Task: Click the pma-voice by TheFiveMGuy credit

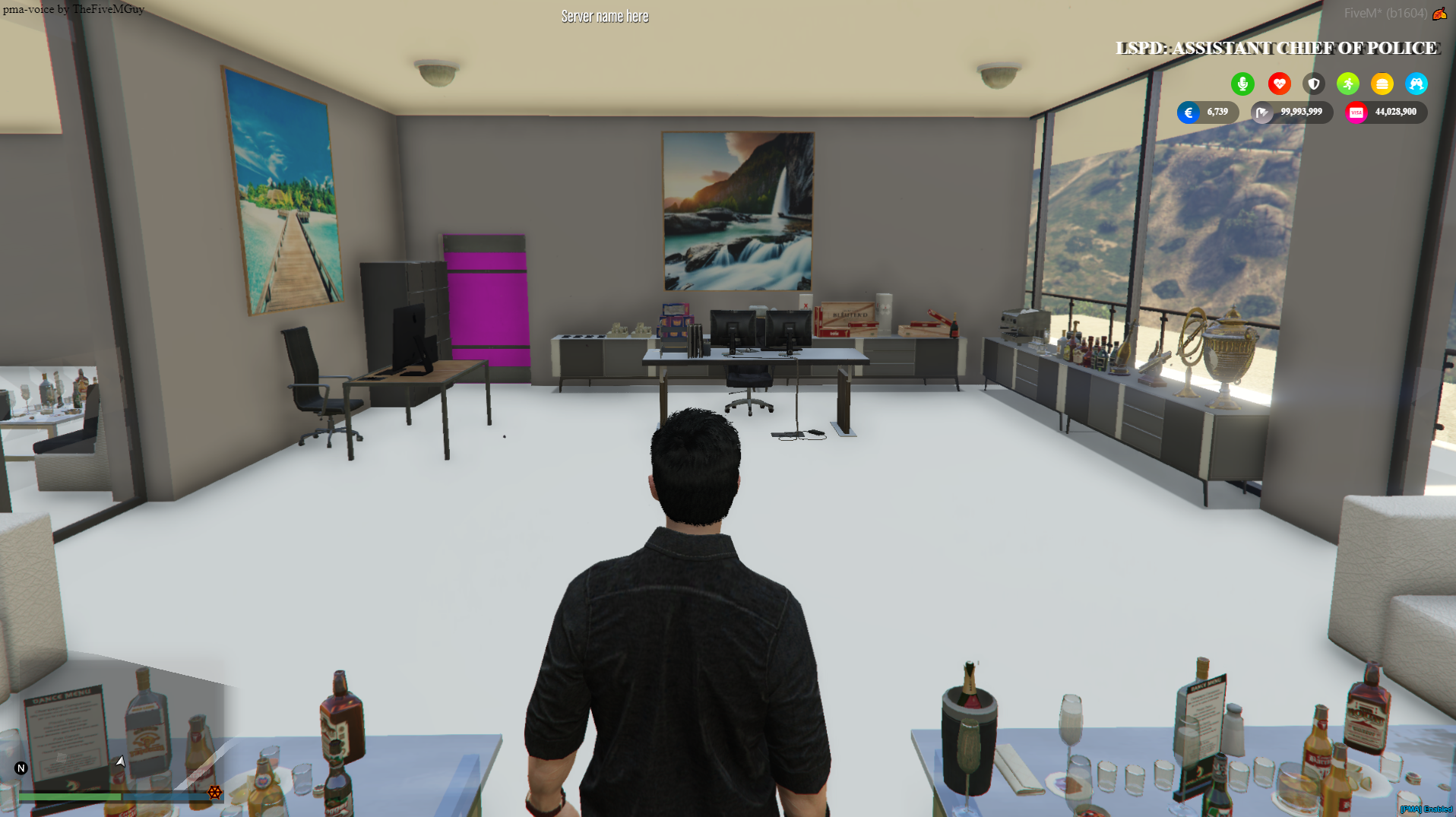Action: pos(74,9)
